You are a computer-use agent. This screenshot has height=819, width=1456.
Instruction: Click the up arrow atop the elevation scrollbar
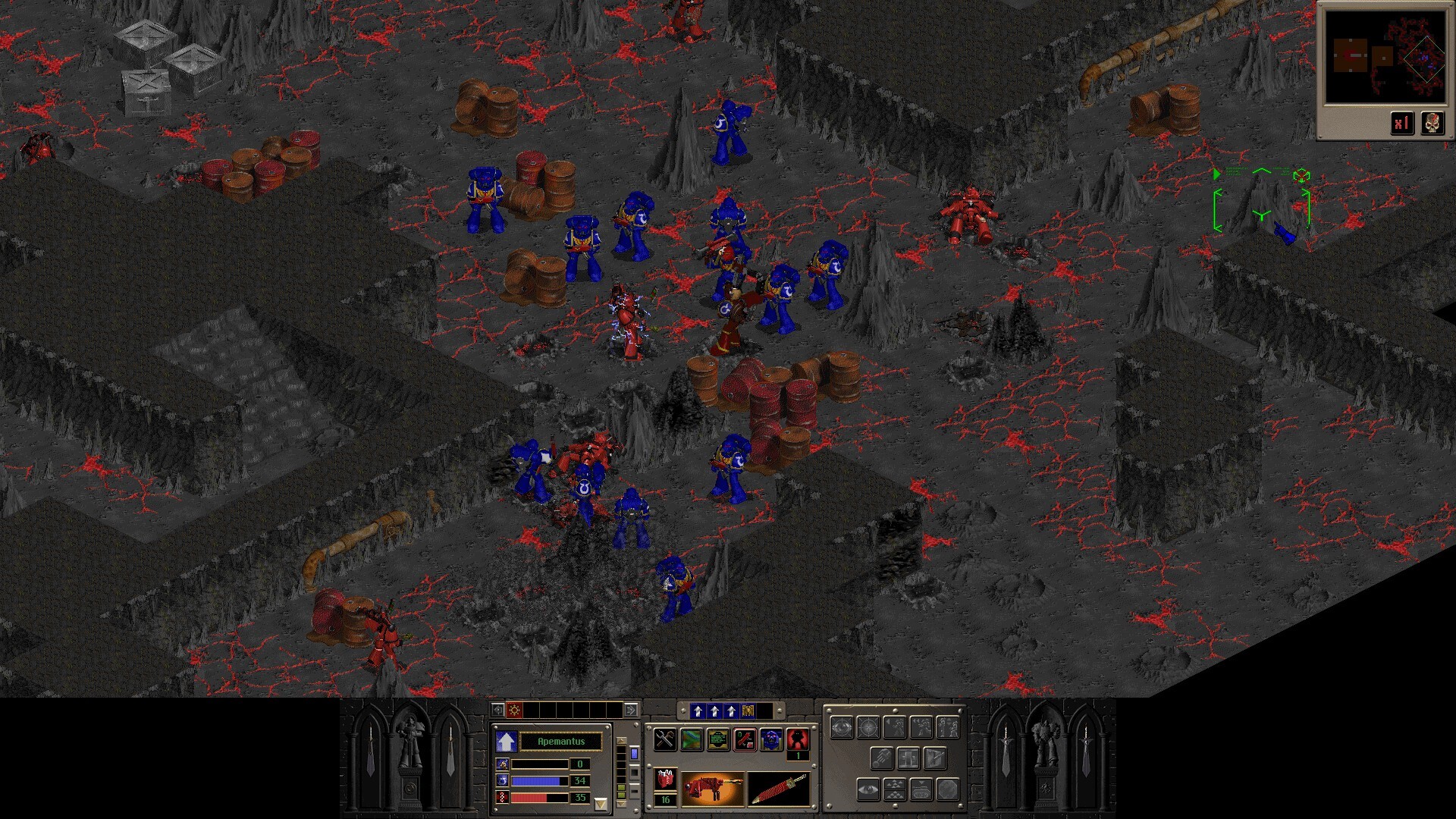[x=621, y=741]
